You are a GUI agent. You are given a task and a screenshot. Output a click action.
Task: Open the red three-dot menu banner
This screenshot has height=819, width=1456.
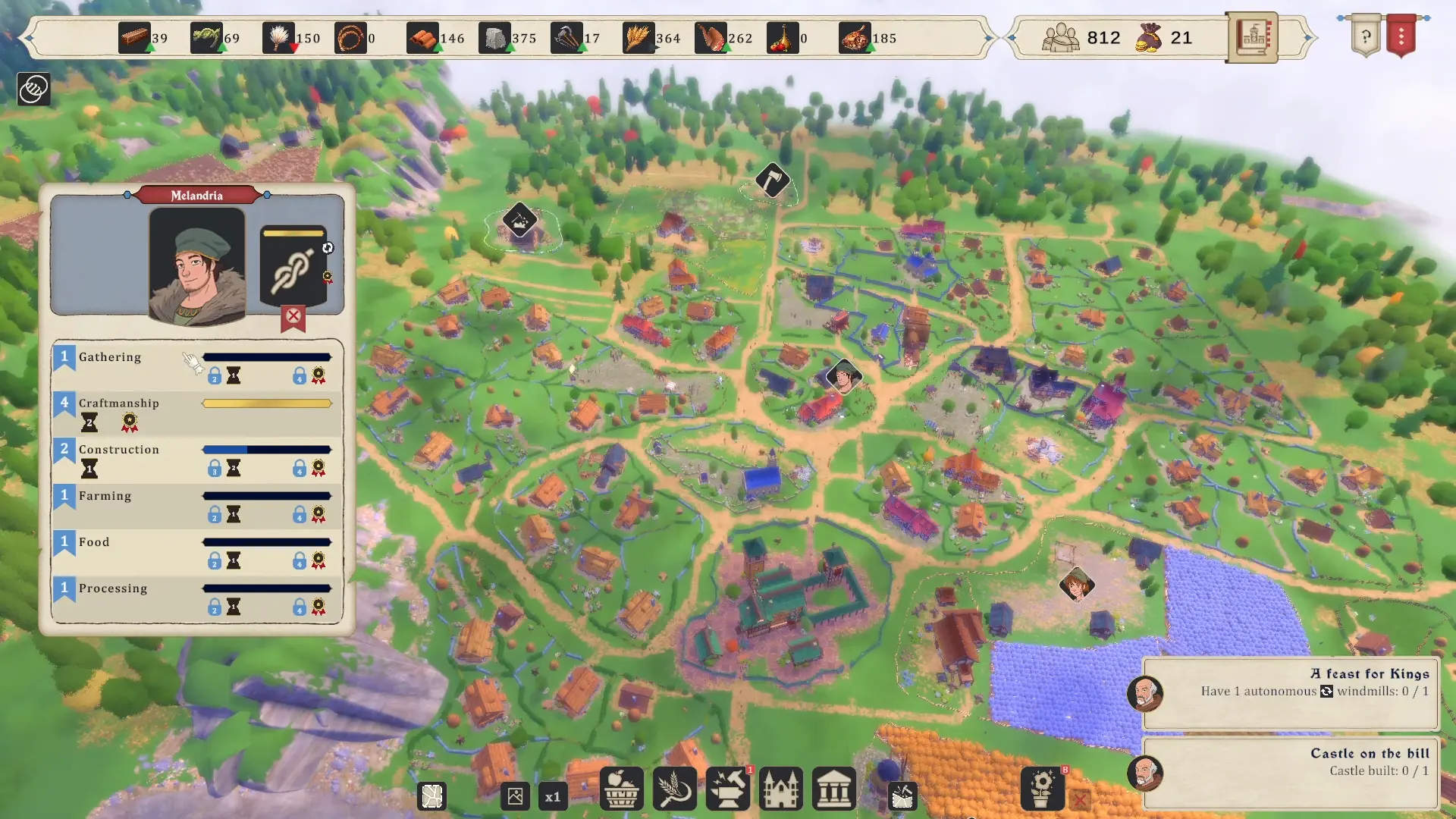click(1401, 36)
